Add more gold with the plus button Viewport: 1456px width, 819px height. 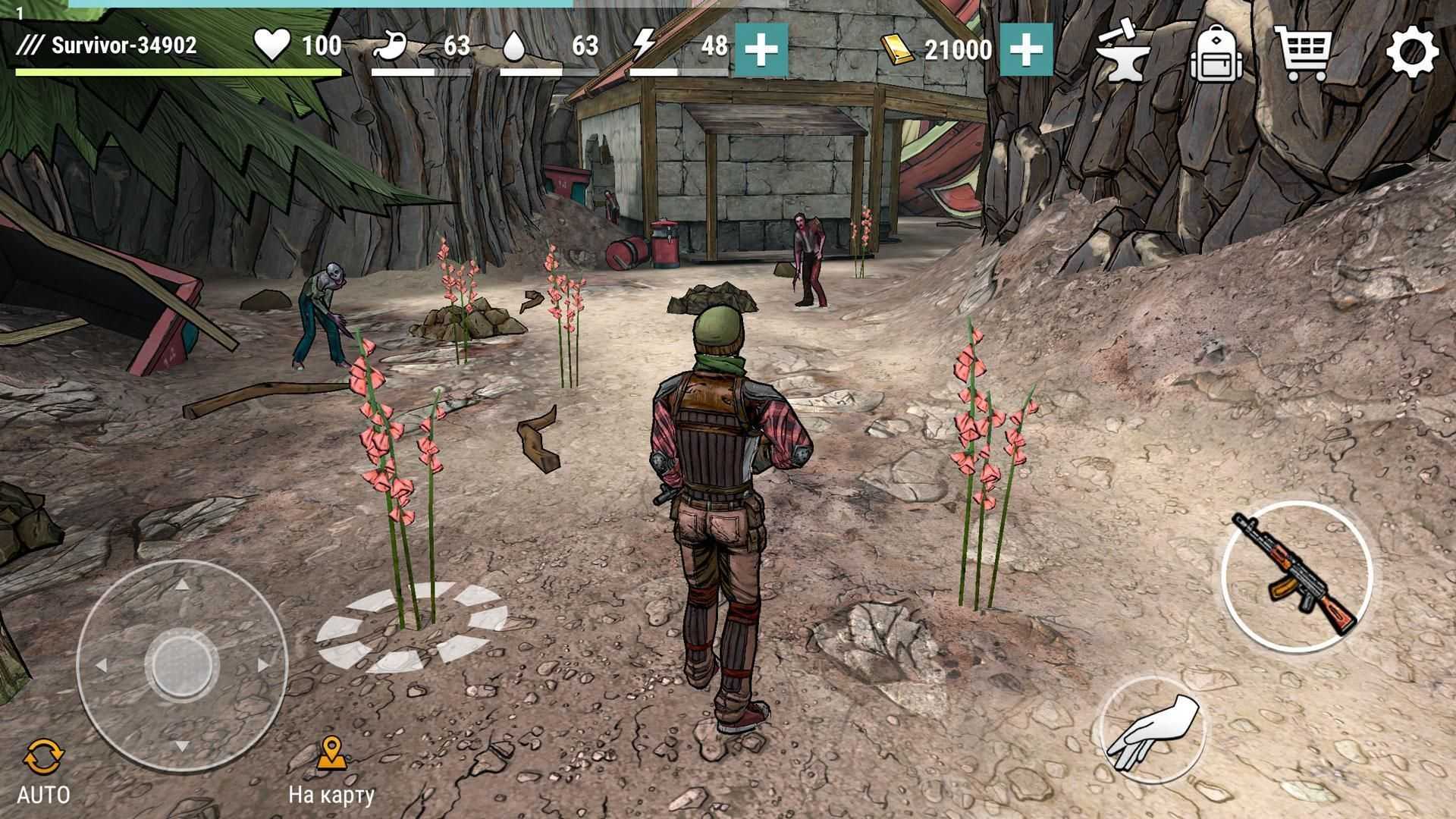pos(1026,49)
